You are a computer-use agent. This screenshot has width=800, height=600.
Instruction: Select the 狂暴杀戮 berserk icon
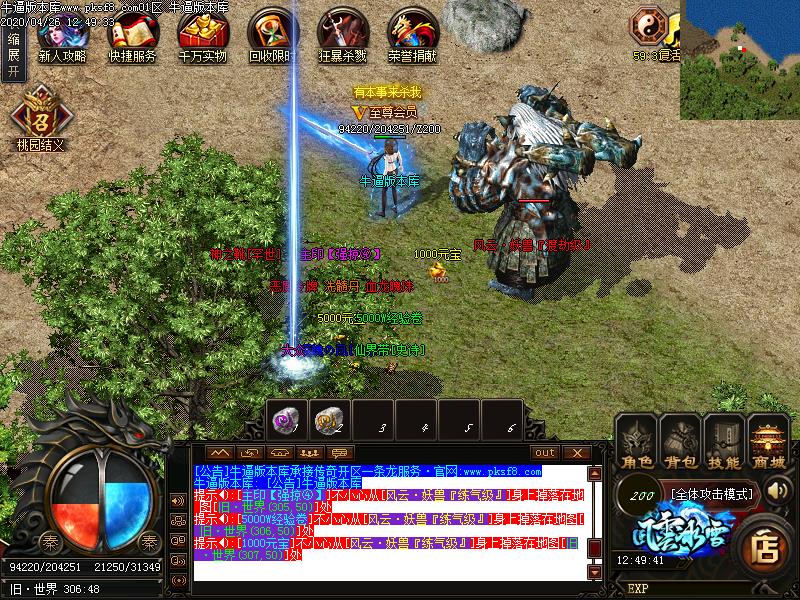342,36
